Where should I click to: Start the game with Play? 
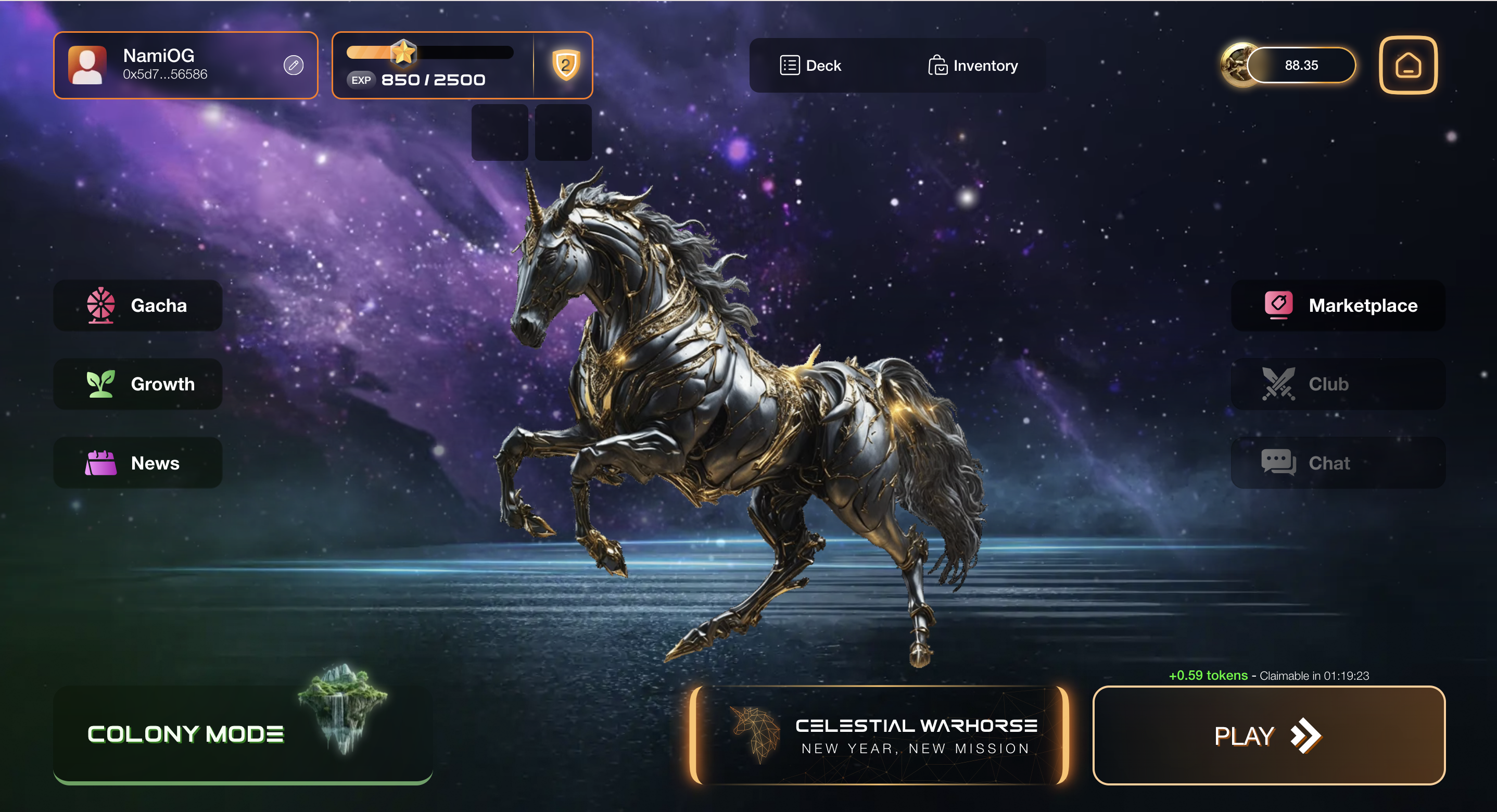pos(1268,735)
